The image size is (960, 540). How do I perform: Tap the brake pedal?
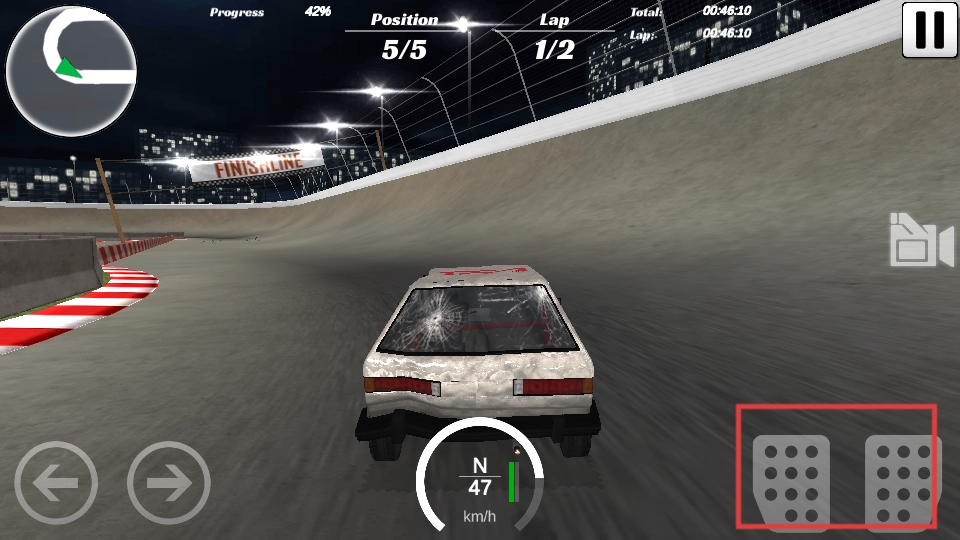[791, 478]
